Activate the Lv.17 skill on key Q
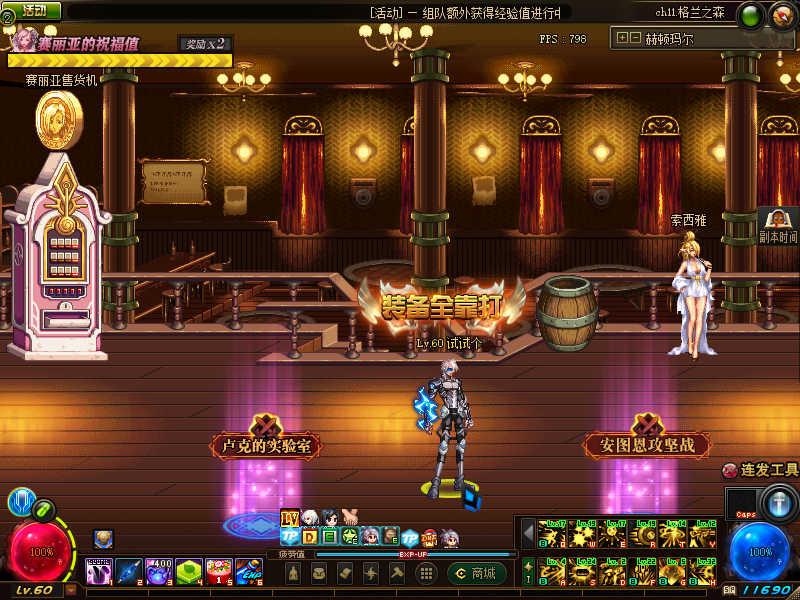The width and height of the screenshot is (800, 600). point(552,533)
